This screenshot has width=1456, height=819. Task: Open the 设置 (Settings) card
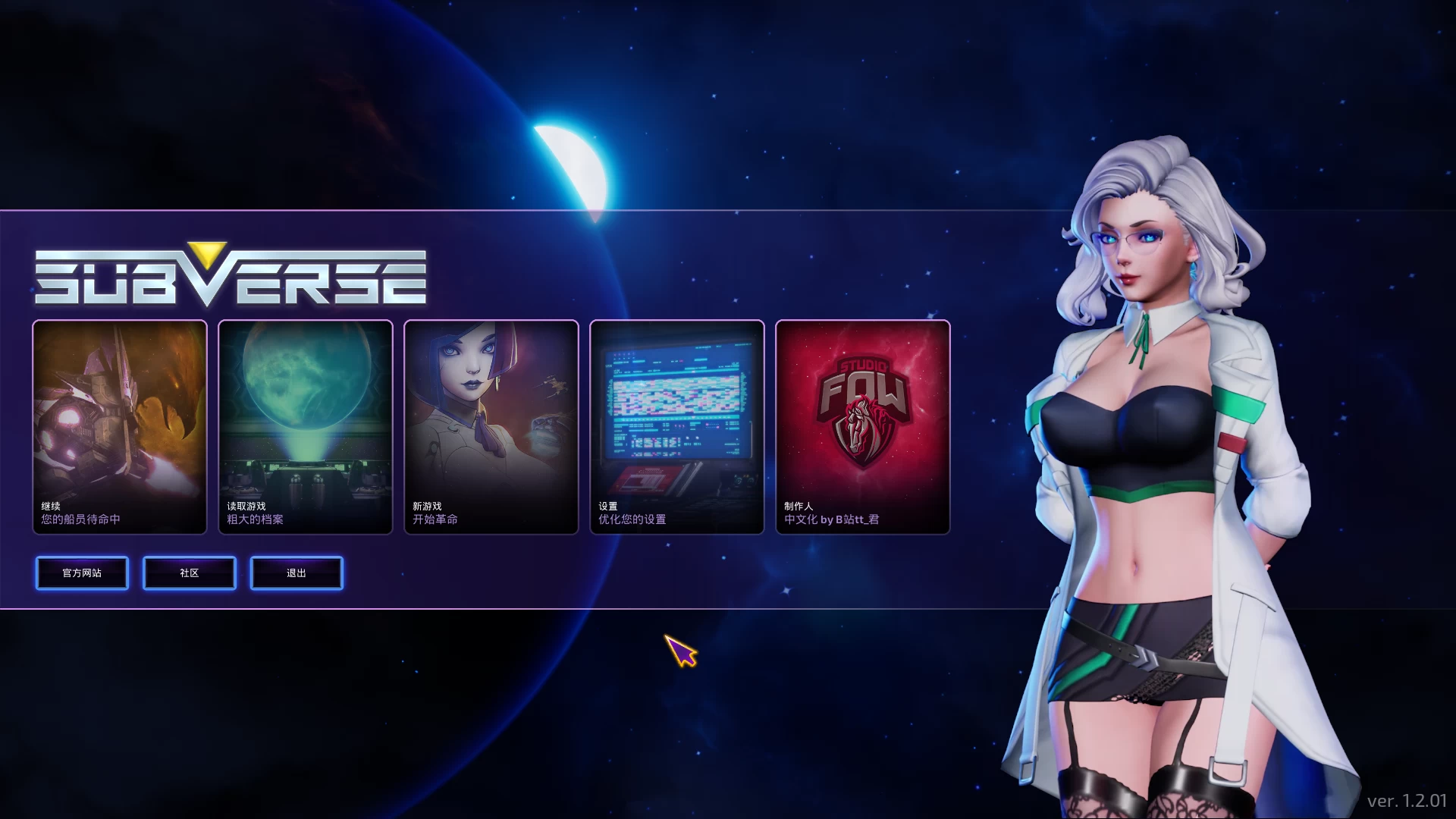tap(677, 427)
